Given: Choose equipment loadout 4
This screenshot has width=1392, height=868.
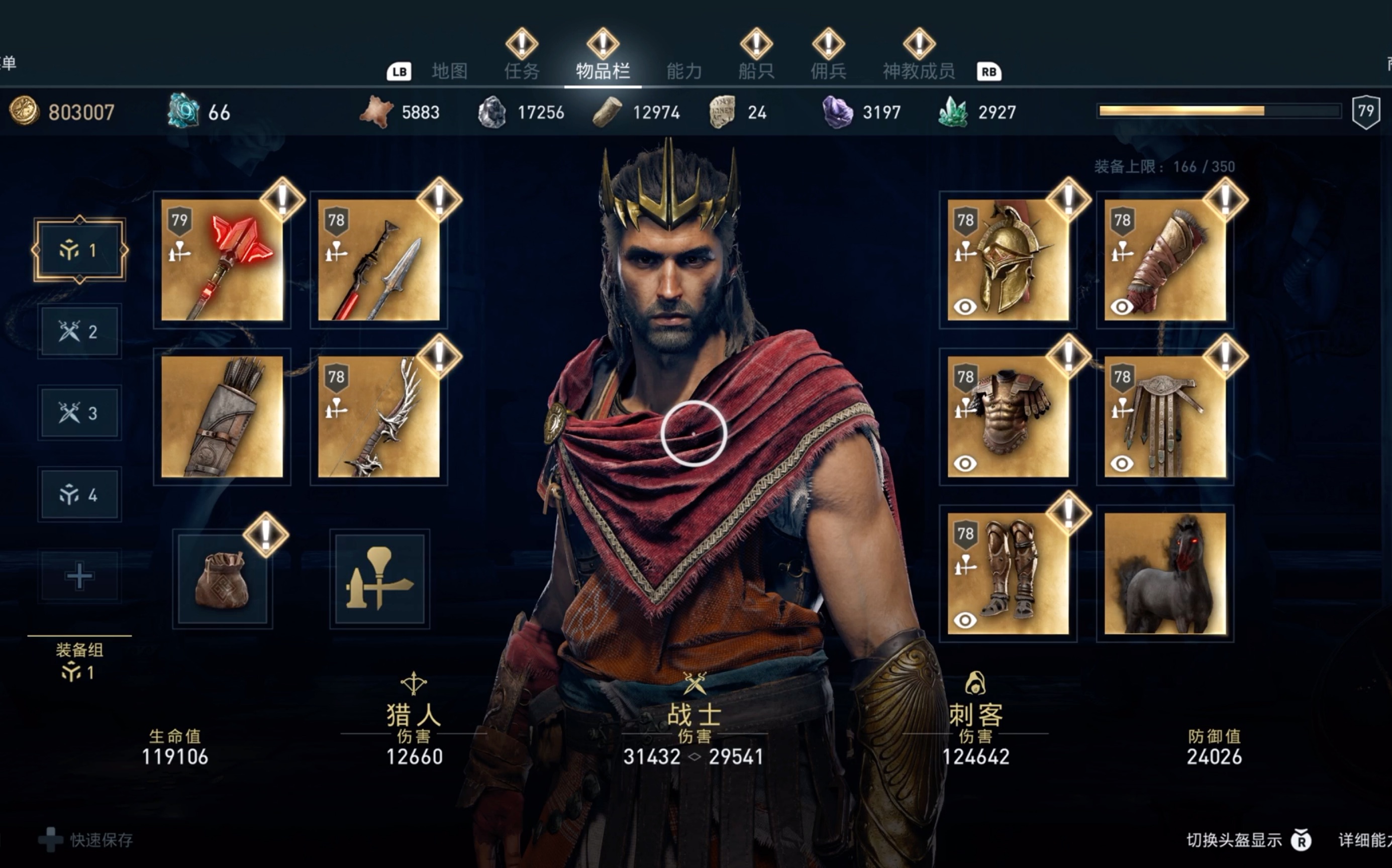Looking at the screenshot, I should (x=79, y=495).
